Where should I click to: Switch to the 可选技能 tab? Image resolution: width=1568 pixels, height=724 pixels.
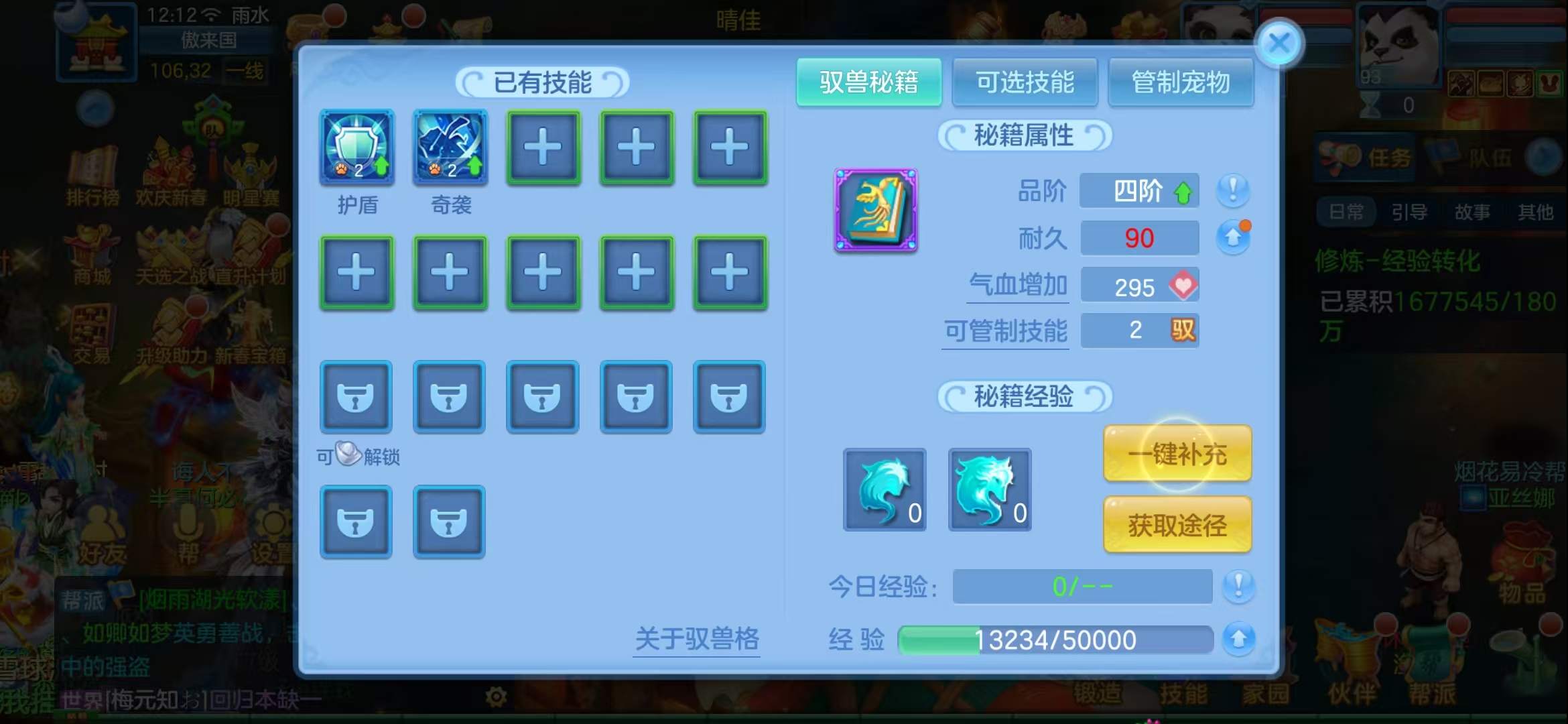[x=1025, y=82]
